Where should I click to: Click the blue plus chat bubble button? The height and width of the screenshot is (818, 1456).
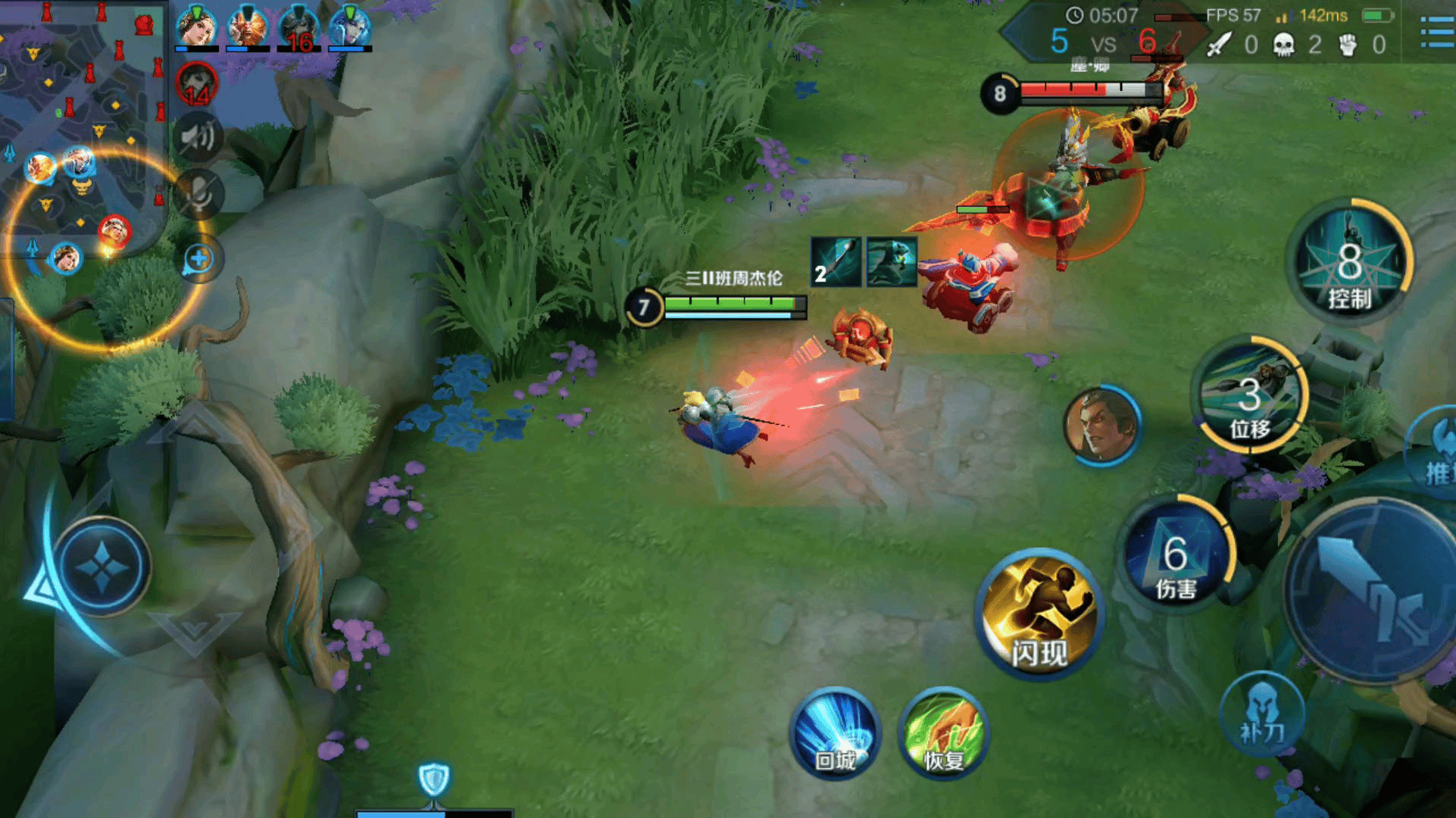[199, 259]
